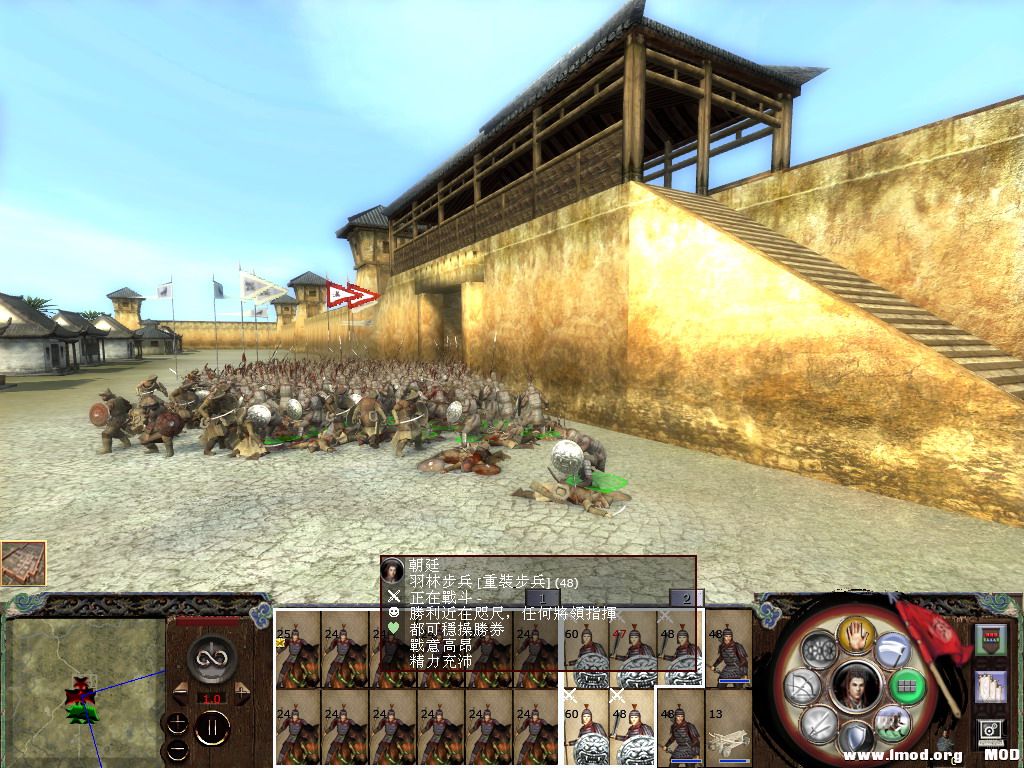Click the building thumbnail above the minimap
Viewport: 1024px width, 768px height.
(23, 563)
